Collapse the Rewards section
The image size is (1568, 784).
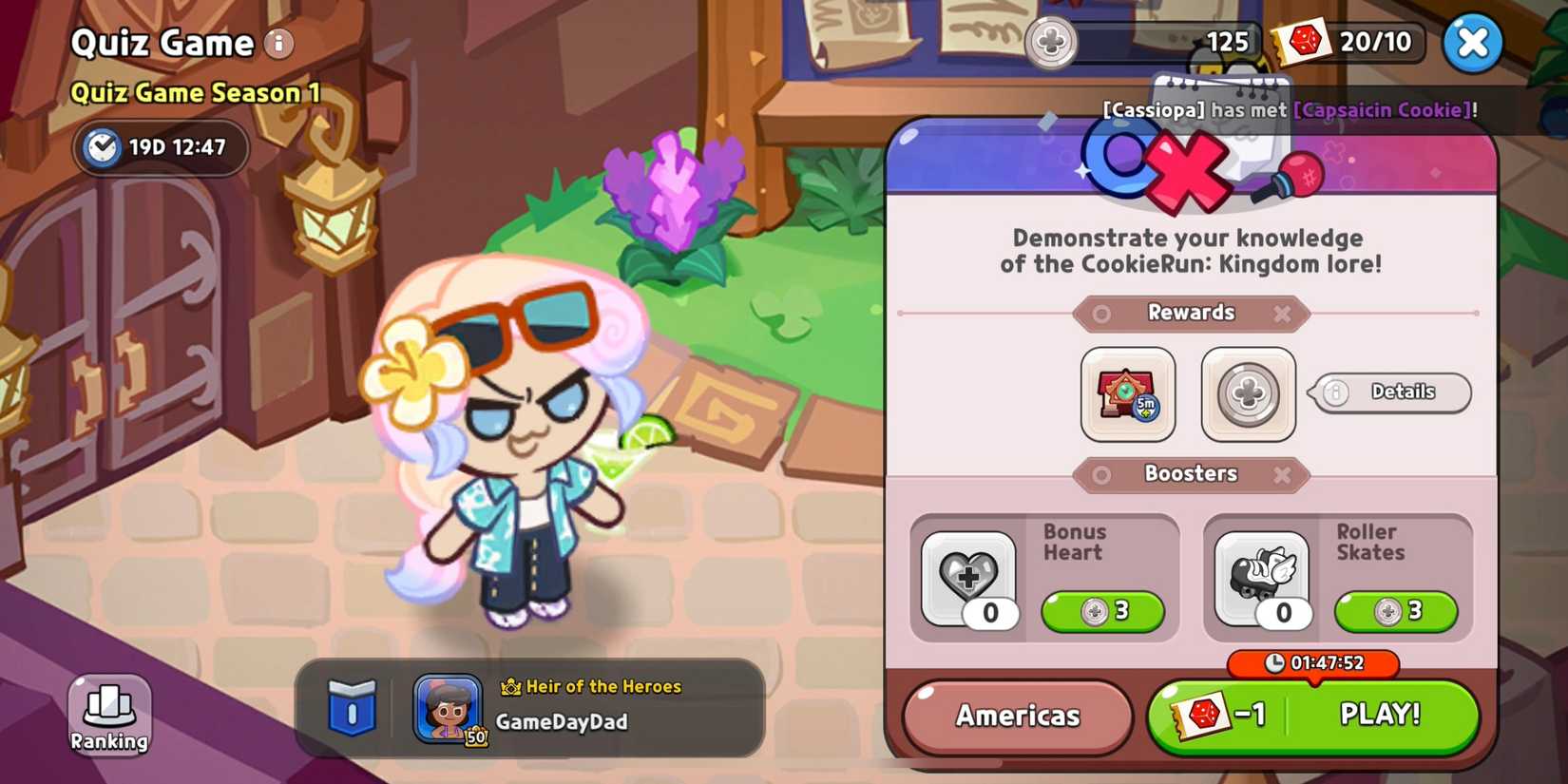(x=1281, y=314)
